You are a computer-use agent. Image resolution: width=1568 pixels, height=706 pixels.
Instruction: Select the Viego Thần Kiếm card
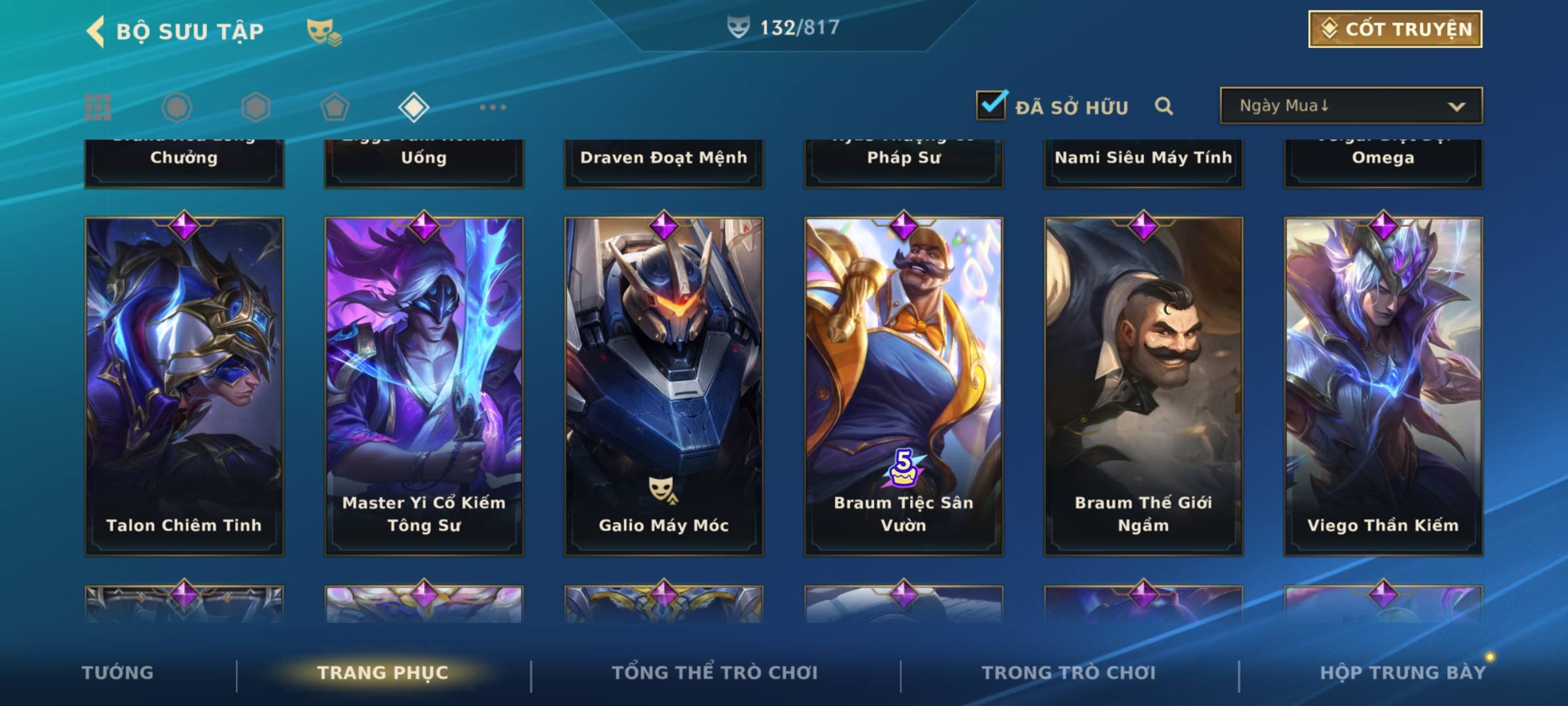1383,386
